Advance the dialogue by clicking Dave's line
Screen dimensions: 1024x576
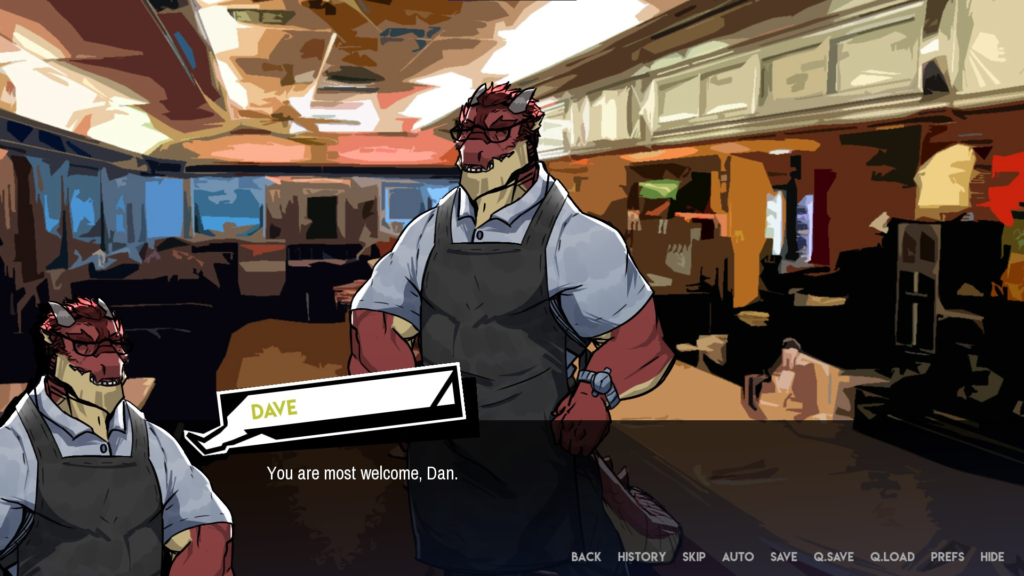362,473
